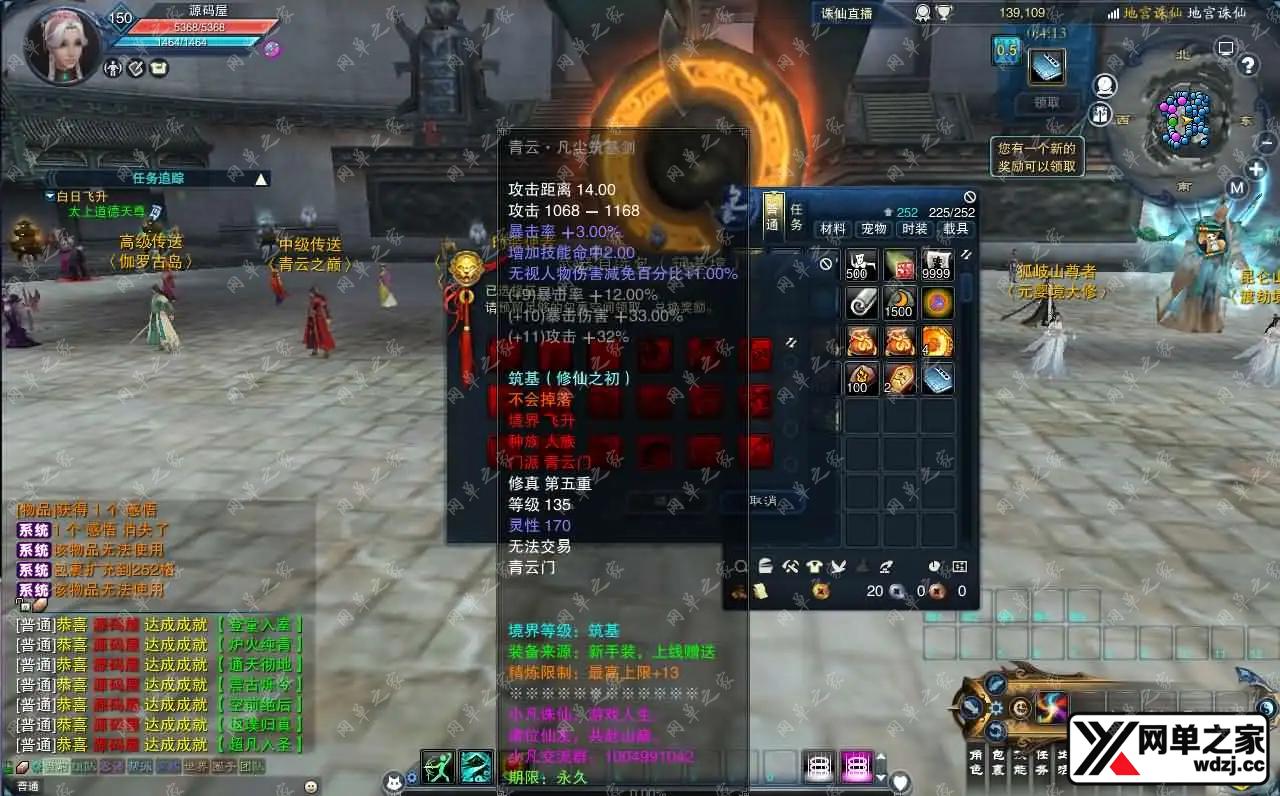Screen dimensions: 1280x796
Task: Switch to the 宠物 tab in inventory
Action: [x=874, y=229]
